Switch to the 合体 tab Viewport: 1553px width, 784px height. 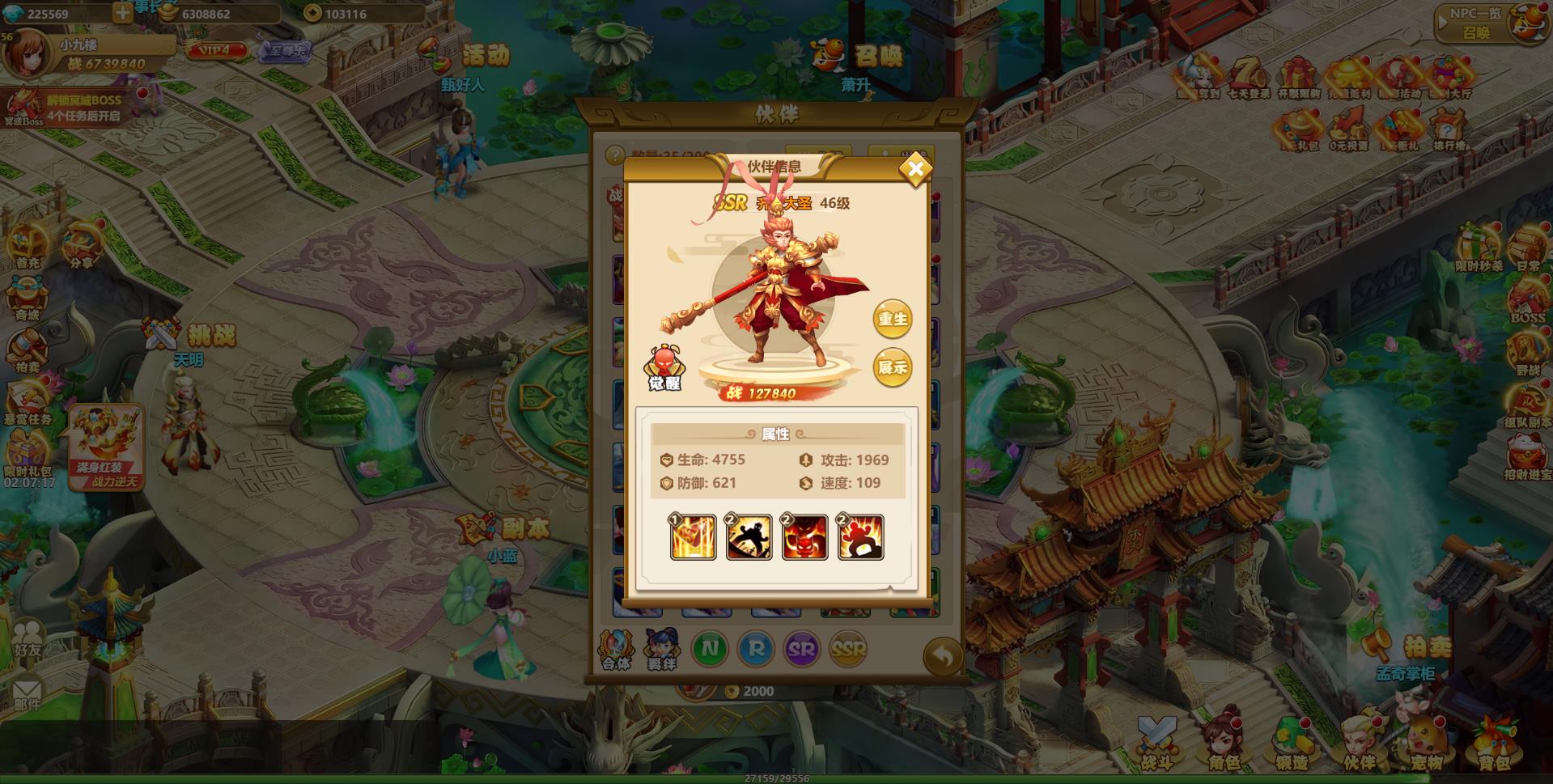pos(616,647)
